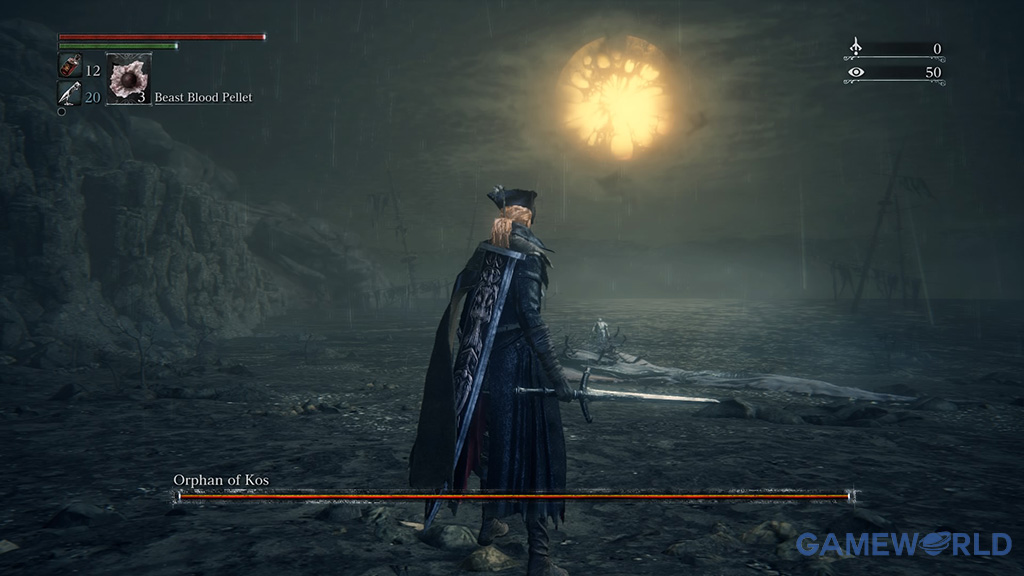Select the Quicksilver Bullet icon
1024x576 pixels.
[68, 95]
